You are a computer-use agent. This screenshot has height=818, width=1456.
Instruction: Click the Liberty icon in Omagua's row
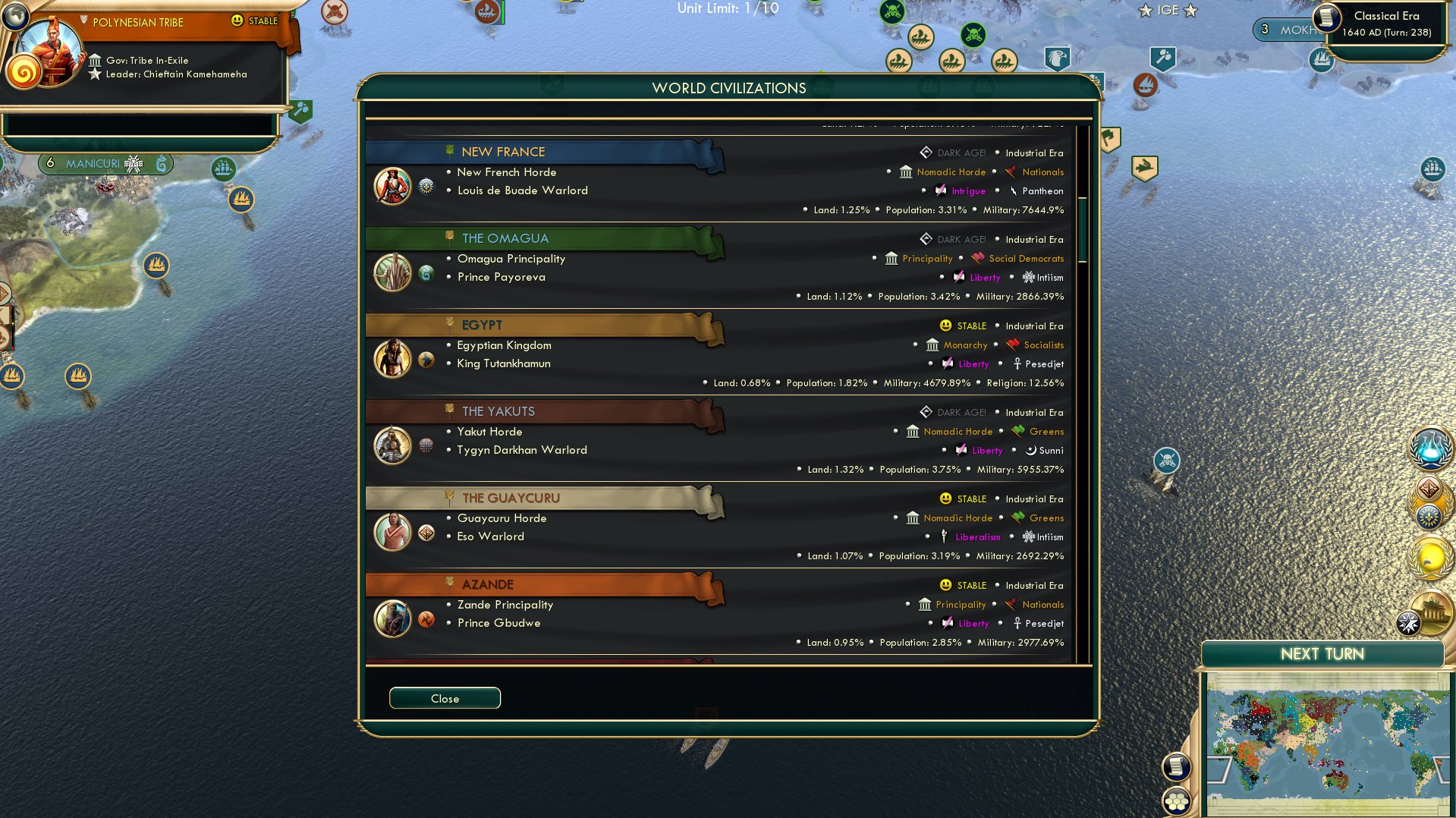tap(958, 278)
